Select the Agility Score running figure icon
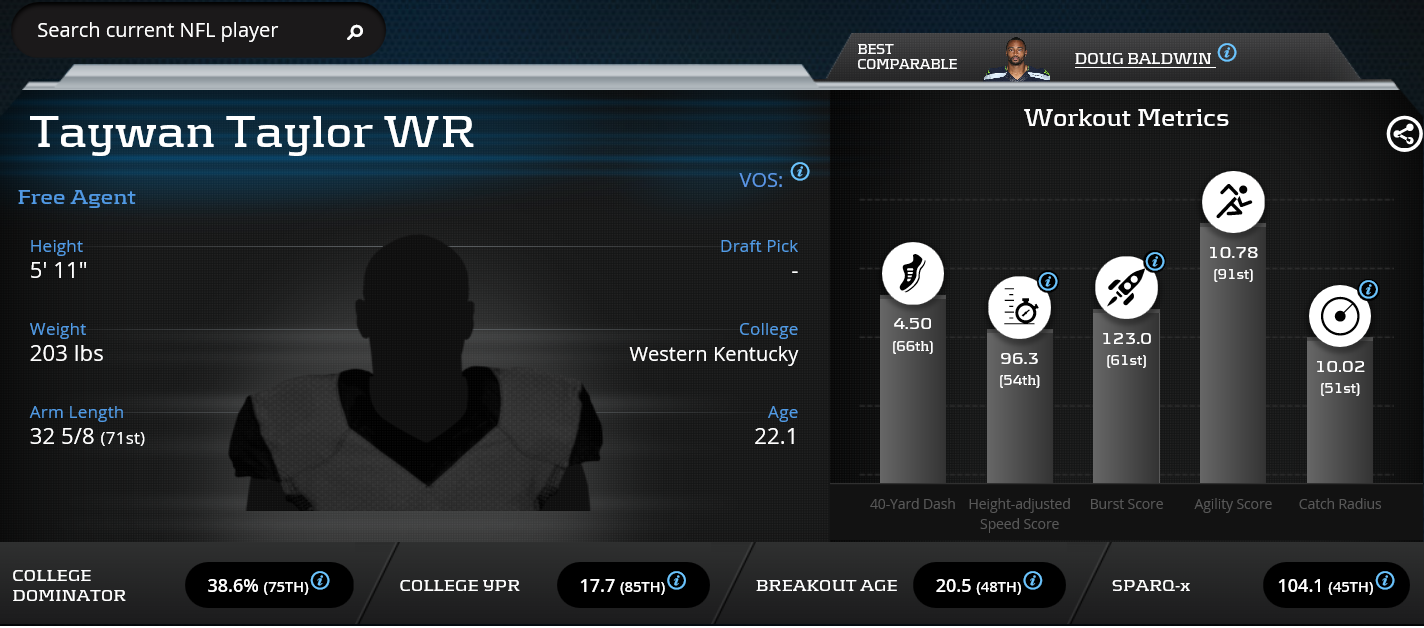The height and width of the screenshot is (628, 1424). tap(1233, 203)
